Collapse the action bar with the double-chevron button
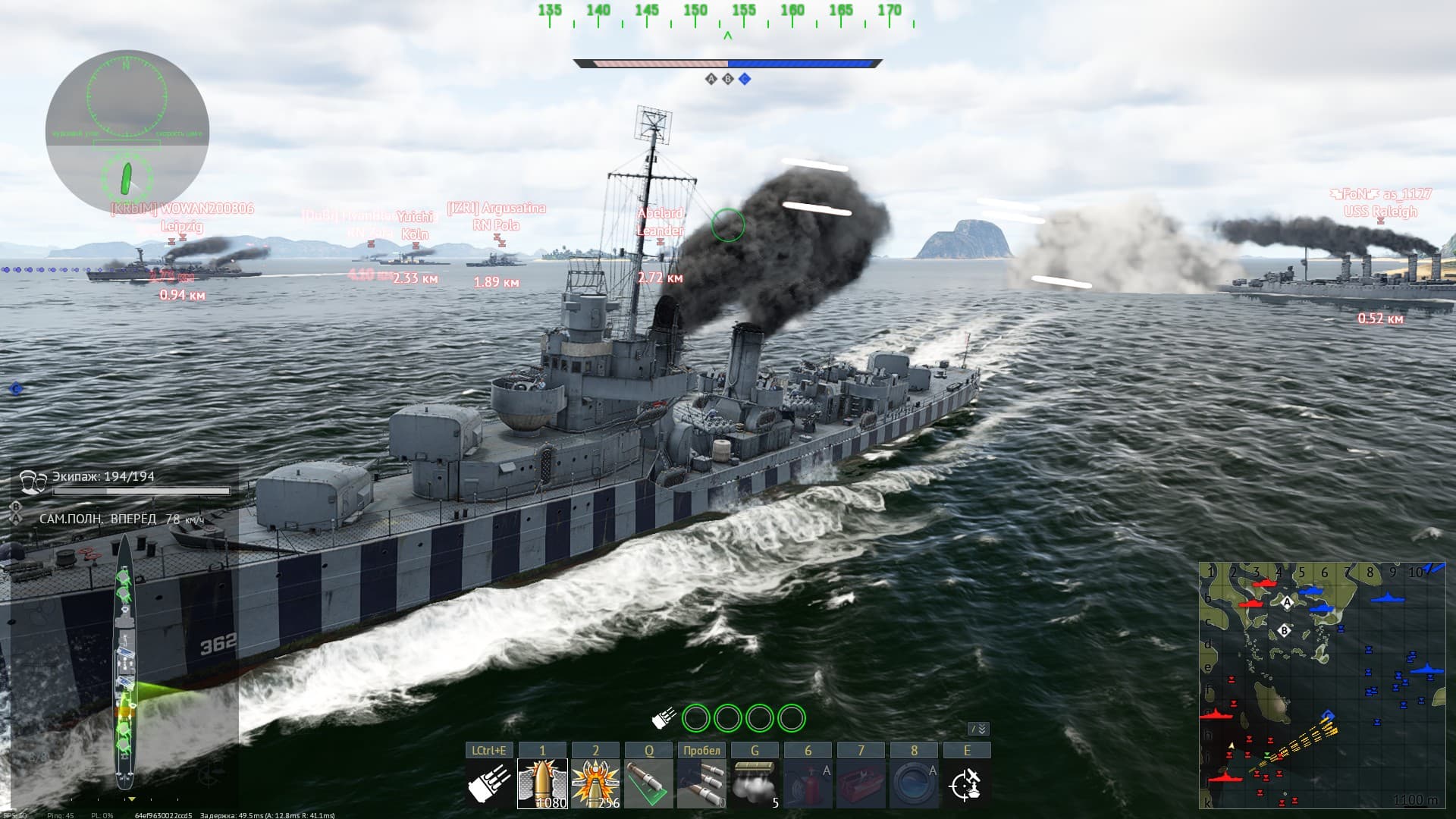1456x819 pixels. point(979,729)
